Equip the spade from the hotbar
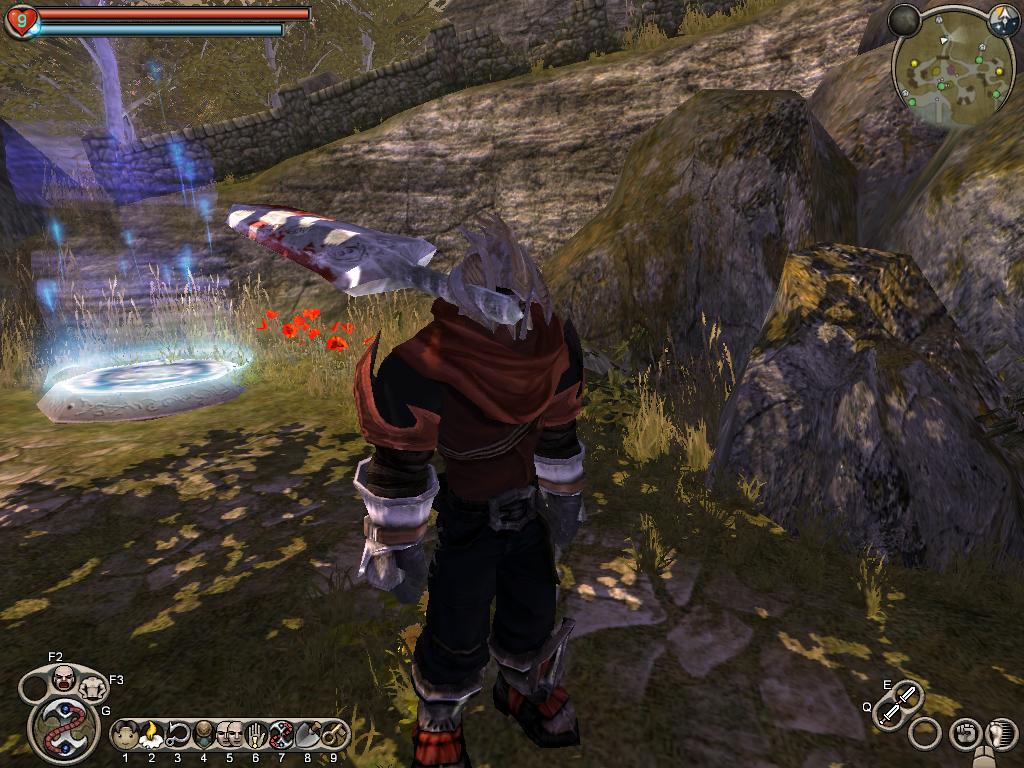The height and width of the screenshot is (768, 1024). tap(307, 736)
